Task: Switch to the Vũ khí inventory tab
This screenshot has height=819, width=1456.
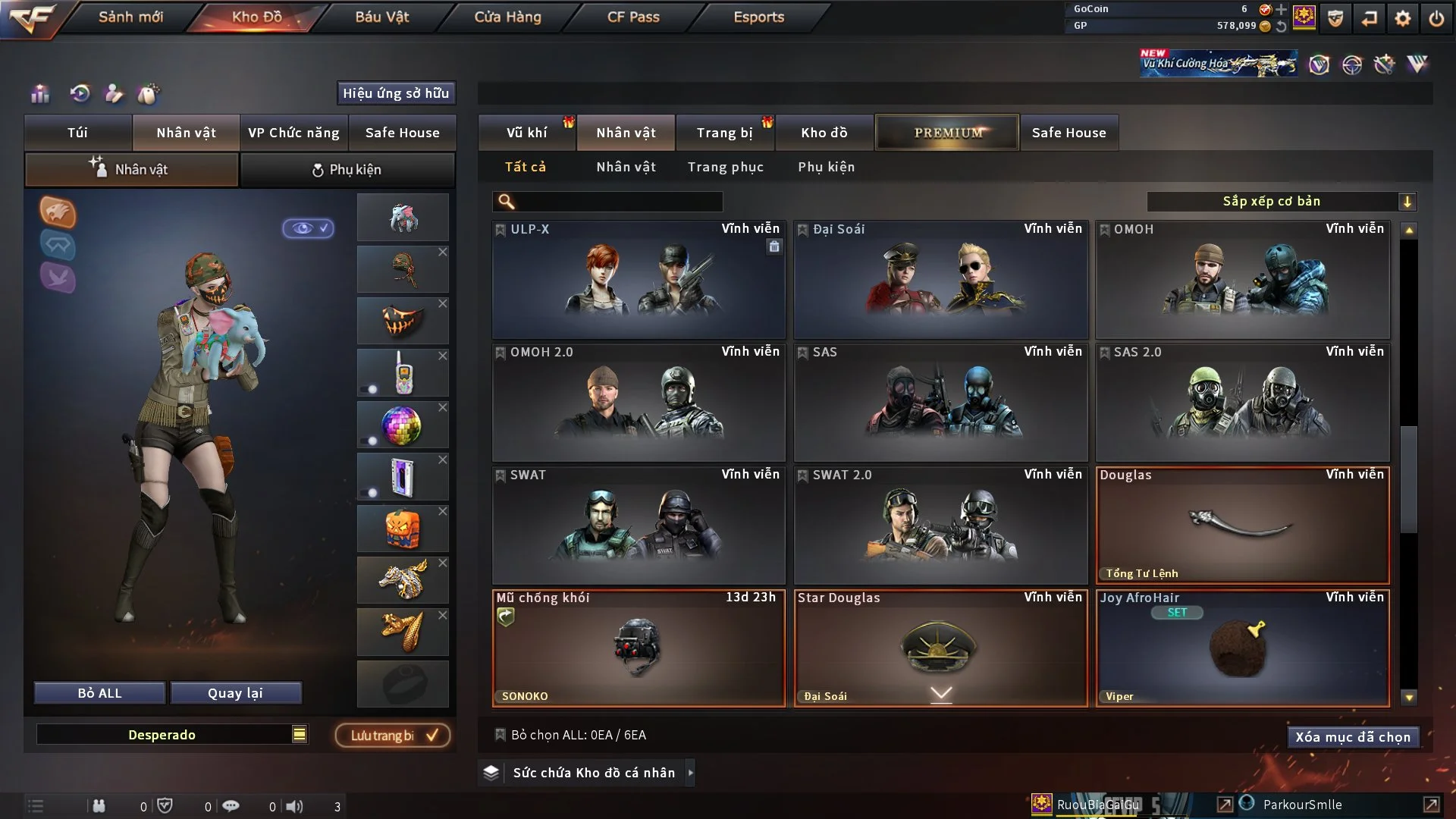Action: coord(526,133)
